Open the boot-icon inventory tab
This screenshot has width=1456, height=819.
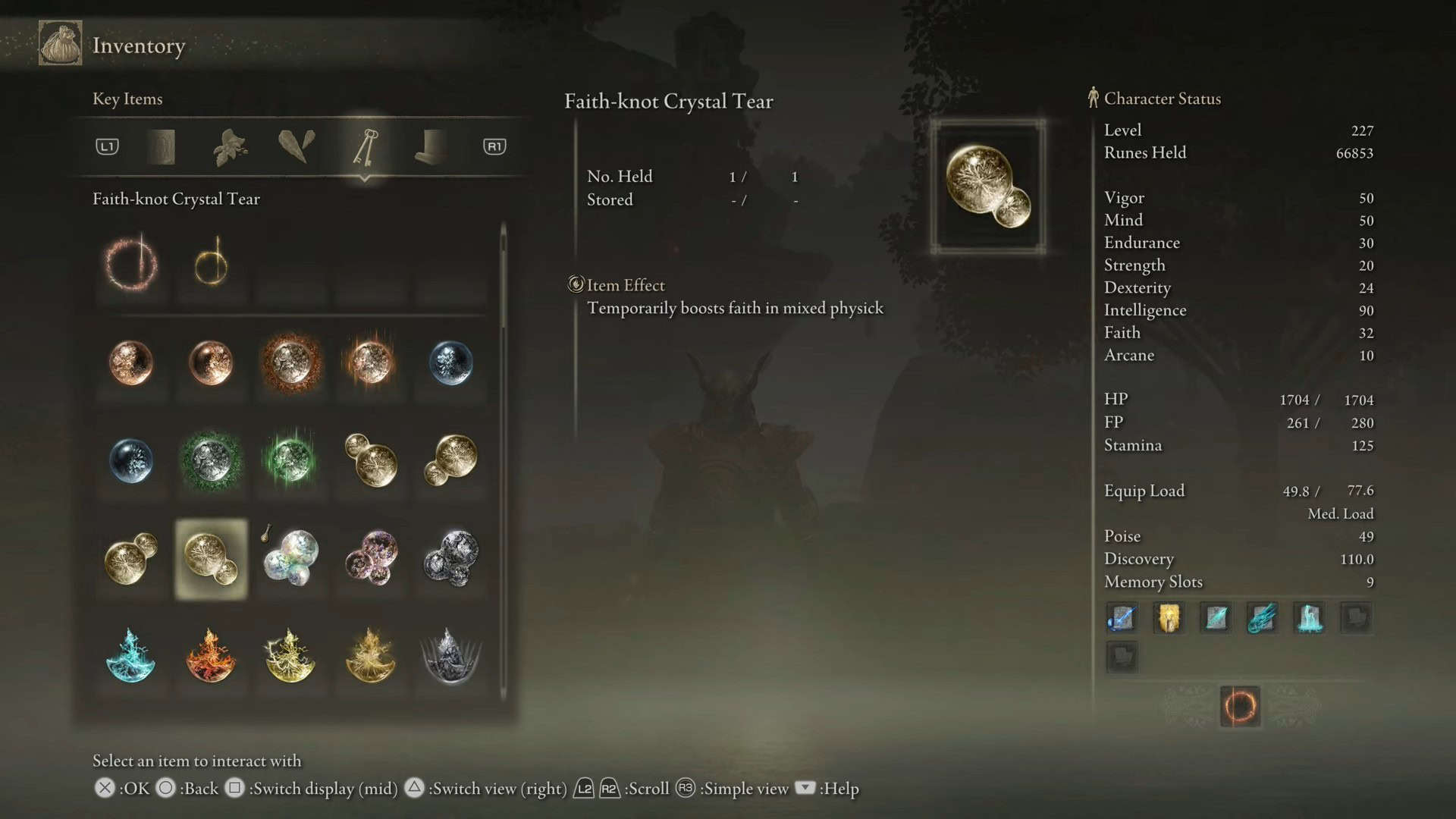[x=431, y=147]
